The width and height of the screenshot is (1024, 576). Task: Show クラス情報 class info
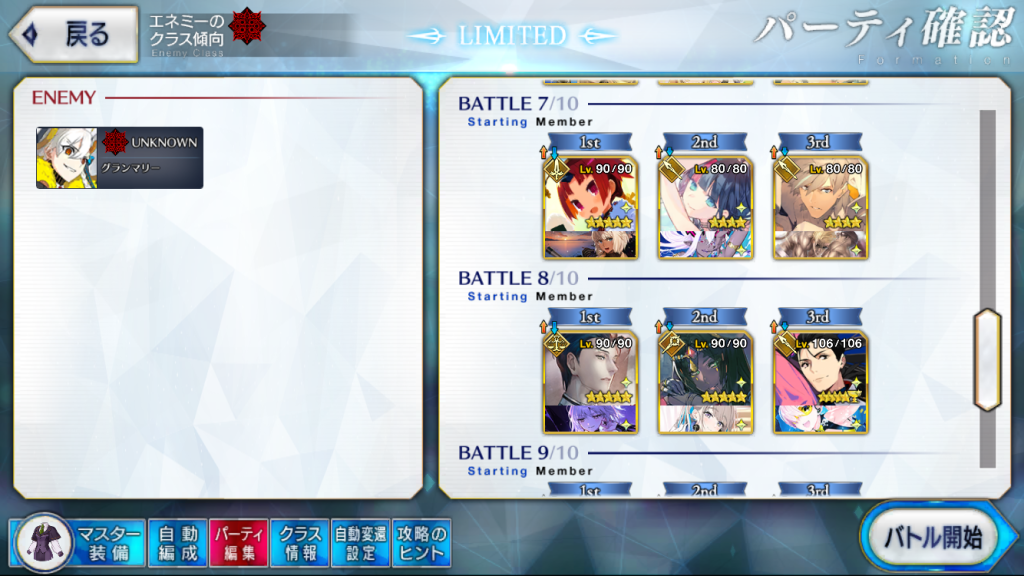coord(300,542)
